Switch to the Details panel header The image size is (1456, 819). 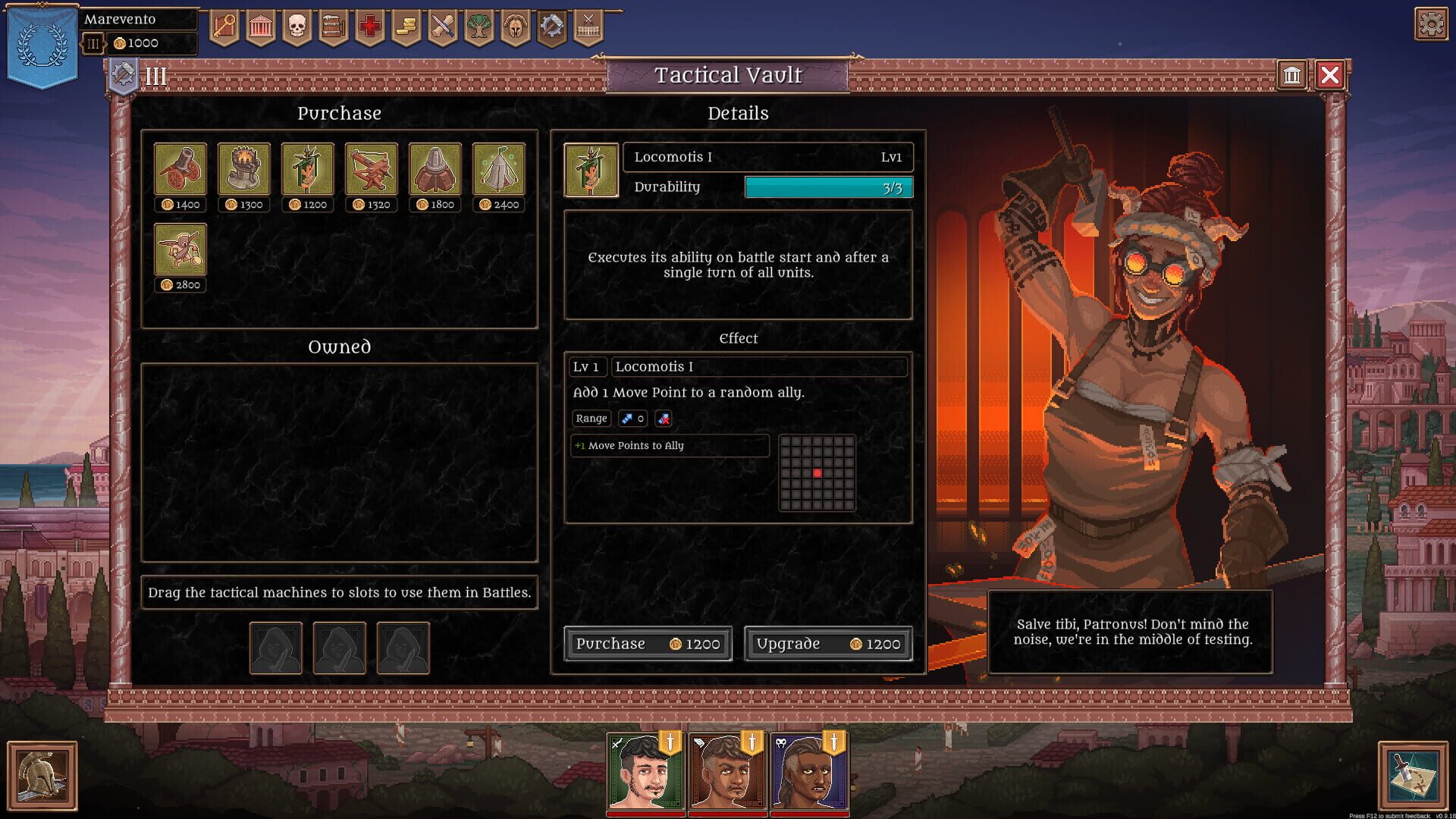(738, 113)
